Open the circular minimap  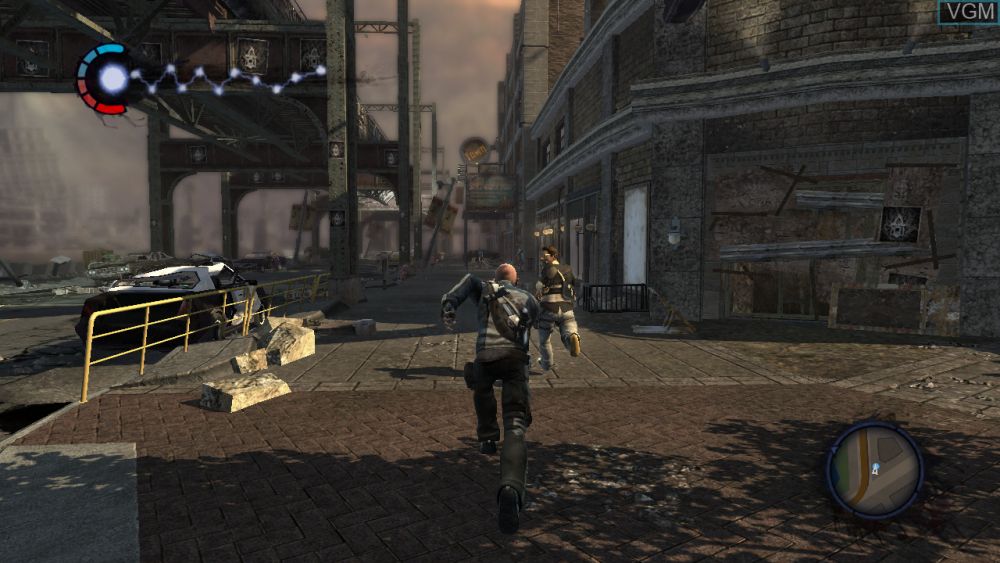point(874,469)
